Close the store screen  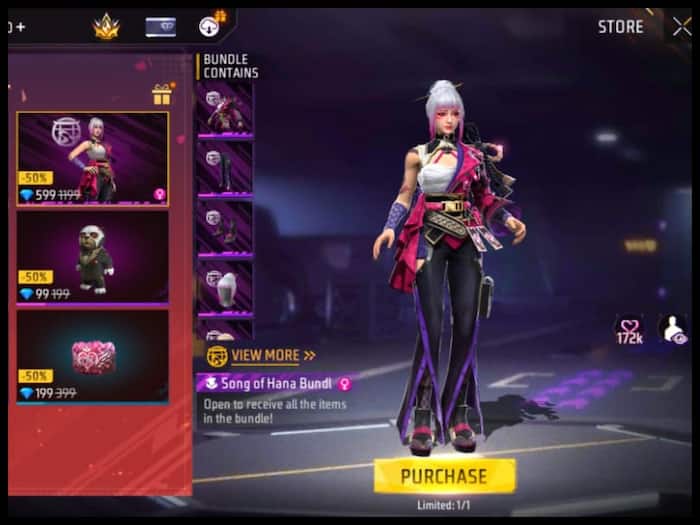(x=681, y=27)
